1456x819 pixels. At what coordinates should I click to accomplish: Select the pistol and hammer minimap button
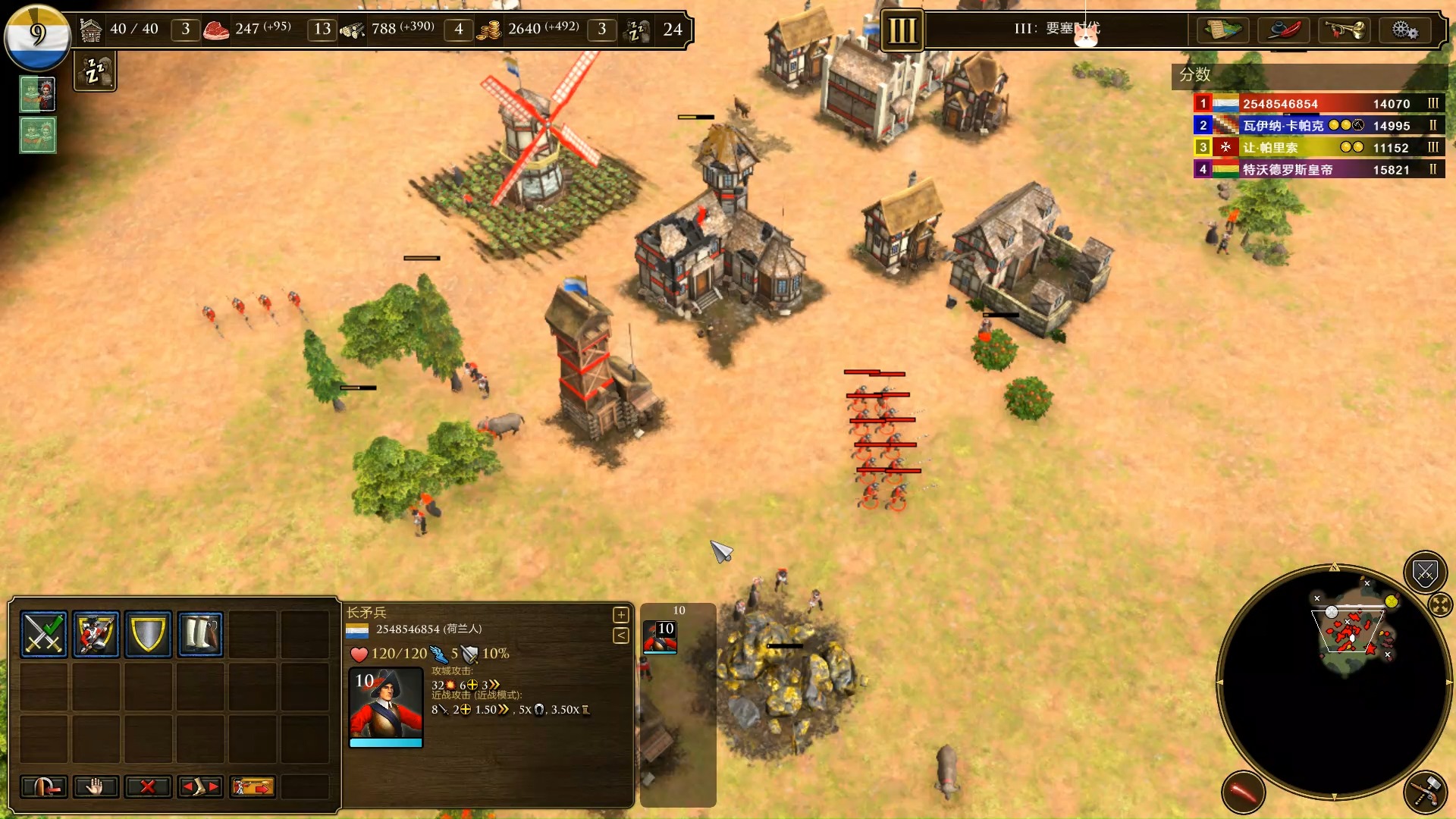[1425, 792]
